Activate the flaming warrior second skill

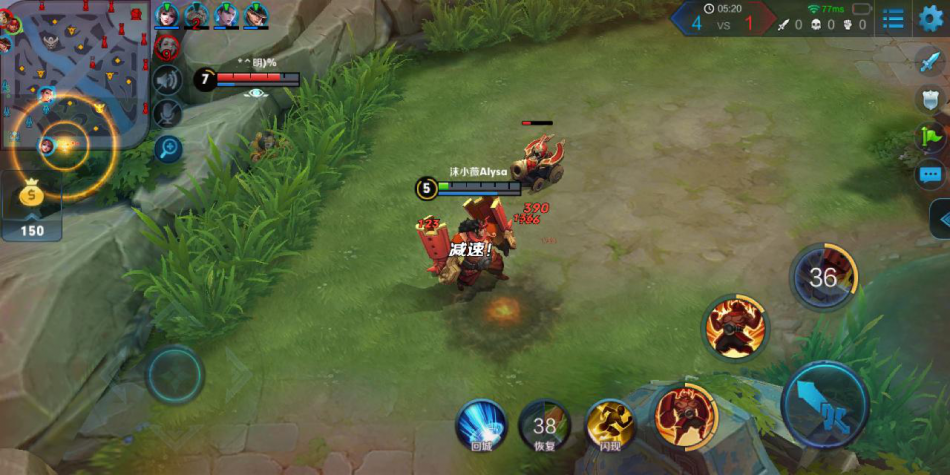tap(735, 326)
